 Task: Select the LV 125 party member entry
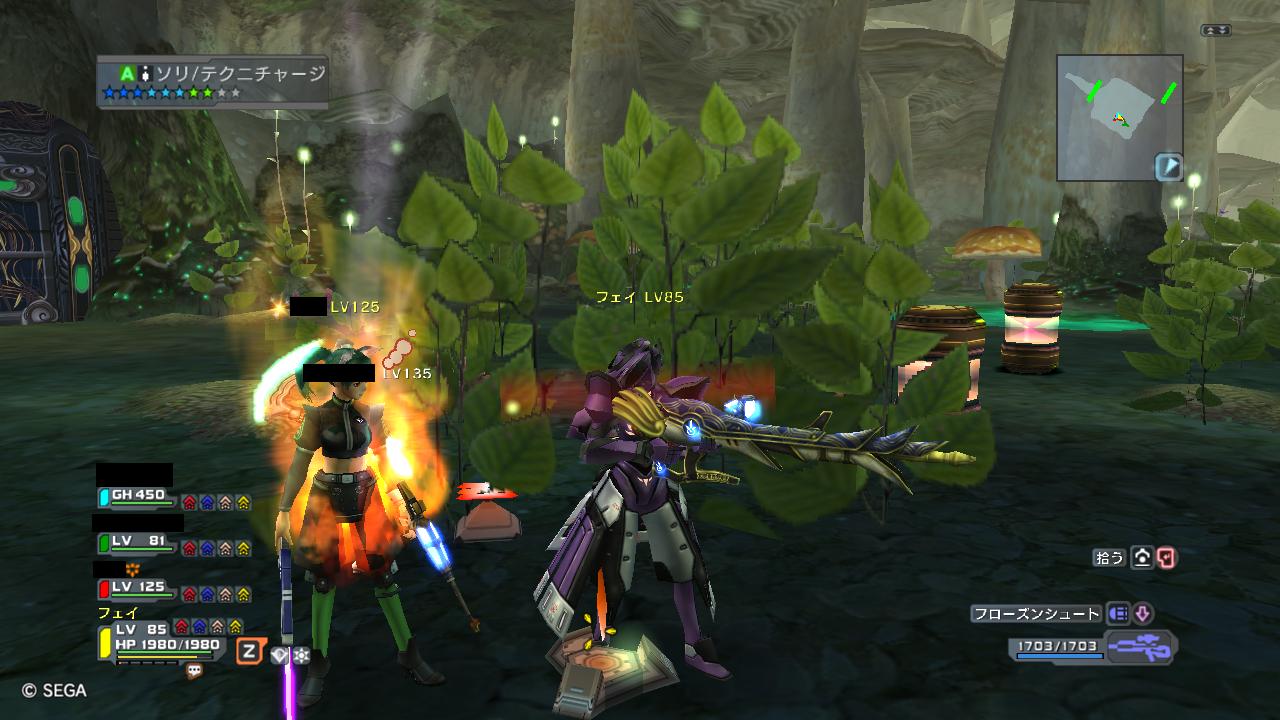137,588
